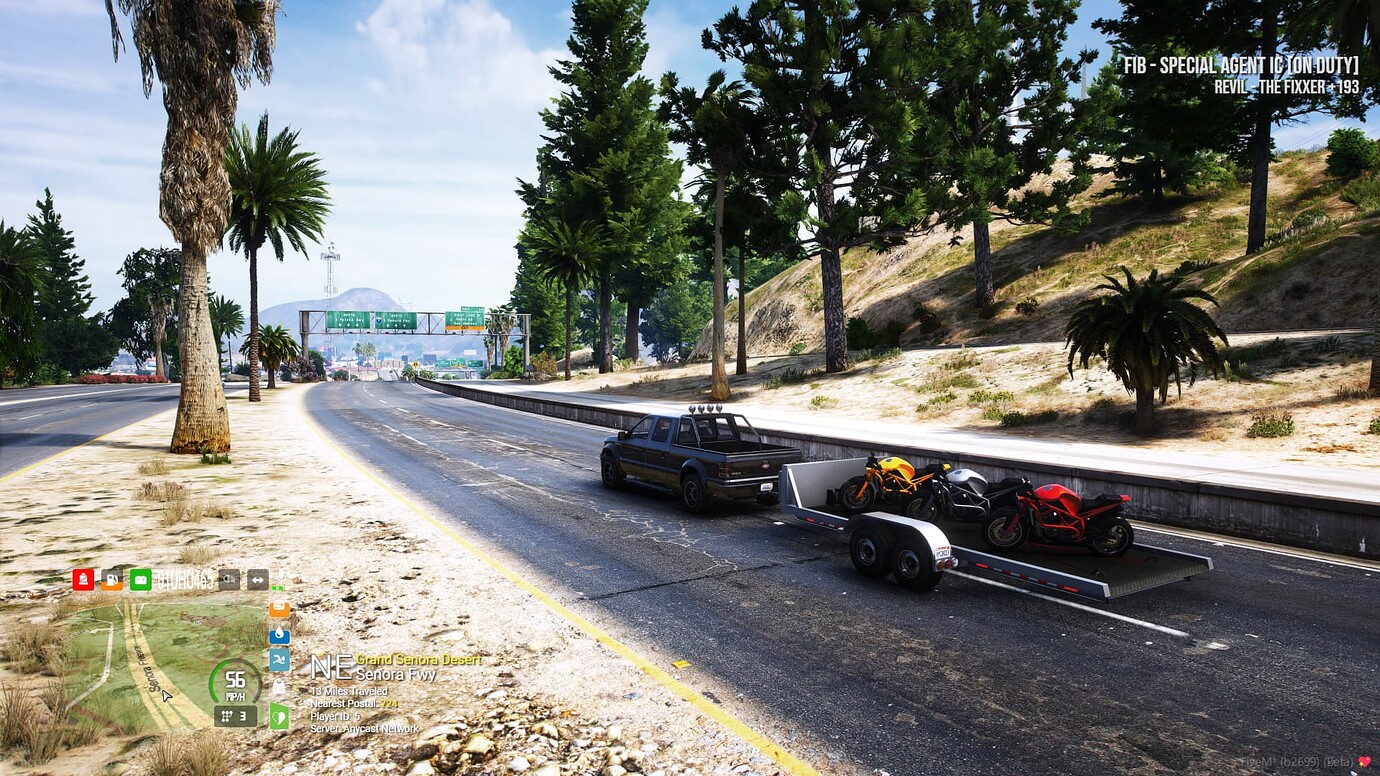Open the voice chat speaker icon
This screenshot has width=1380, height=776.
[x=229, y=579]
